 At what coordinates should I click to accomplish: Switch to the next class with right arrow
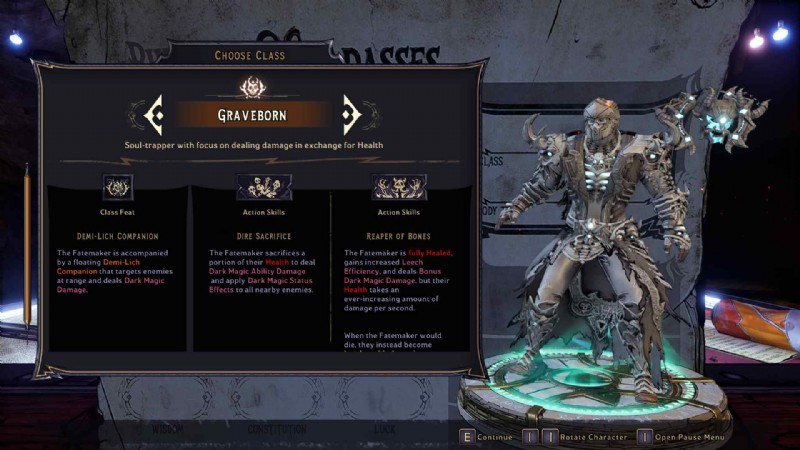click(351, 115)
